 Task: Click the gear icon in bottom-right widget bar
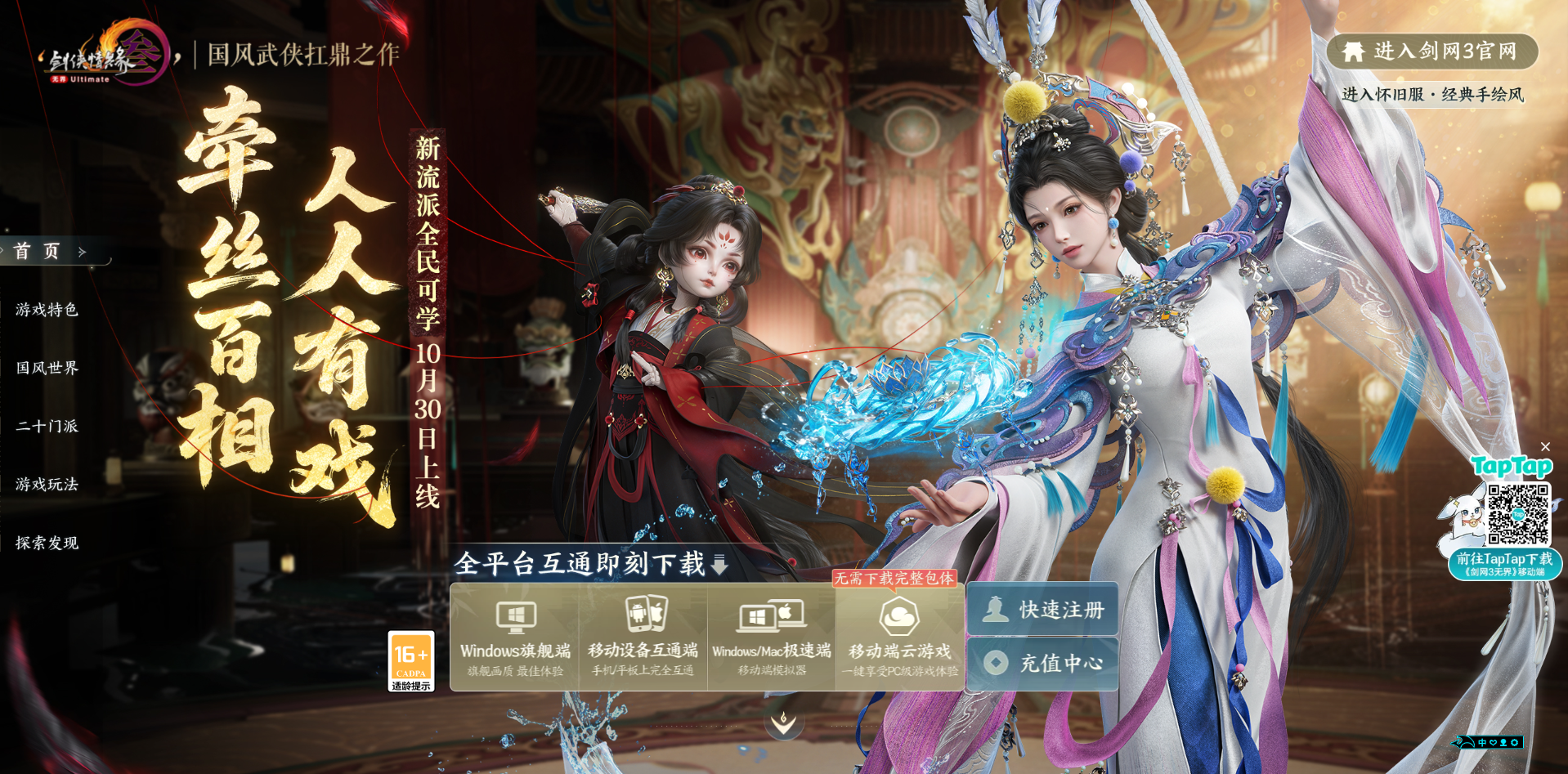[1514, 743]
